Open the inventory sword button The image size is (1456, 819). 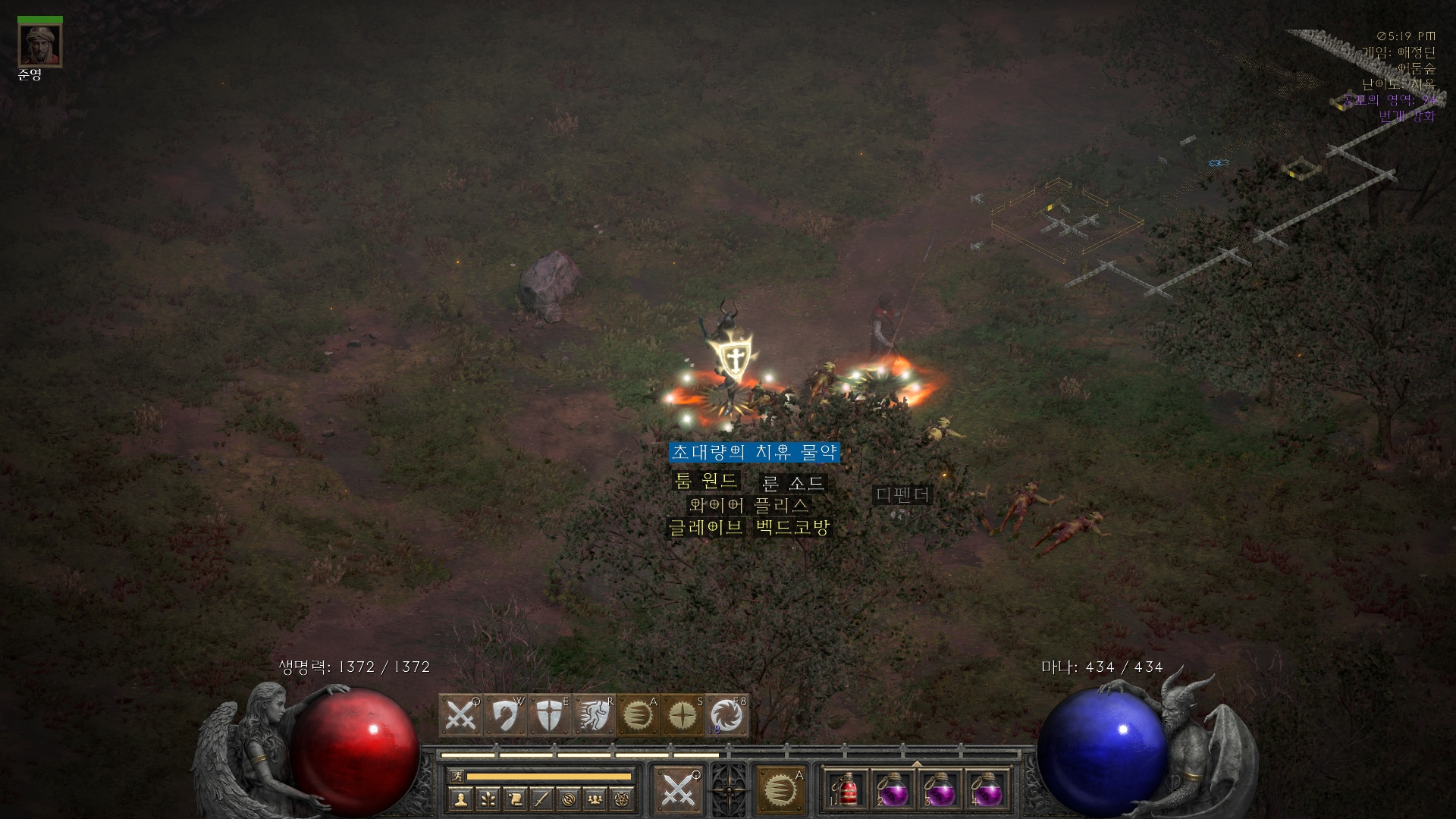click(541, 799)
